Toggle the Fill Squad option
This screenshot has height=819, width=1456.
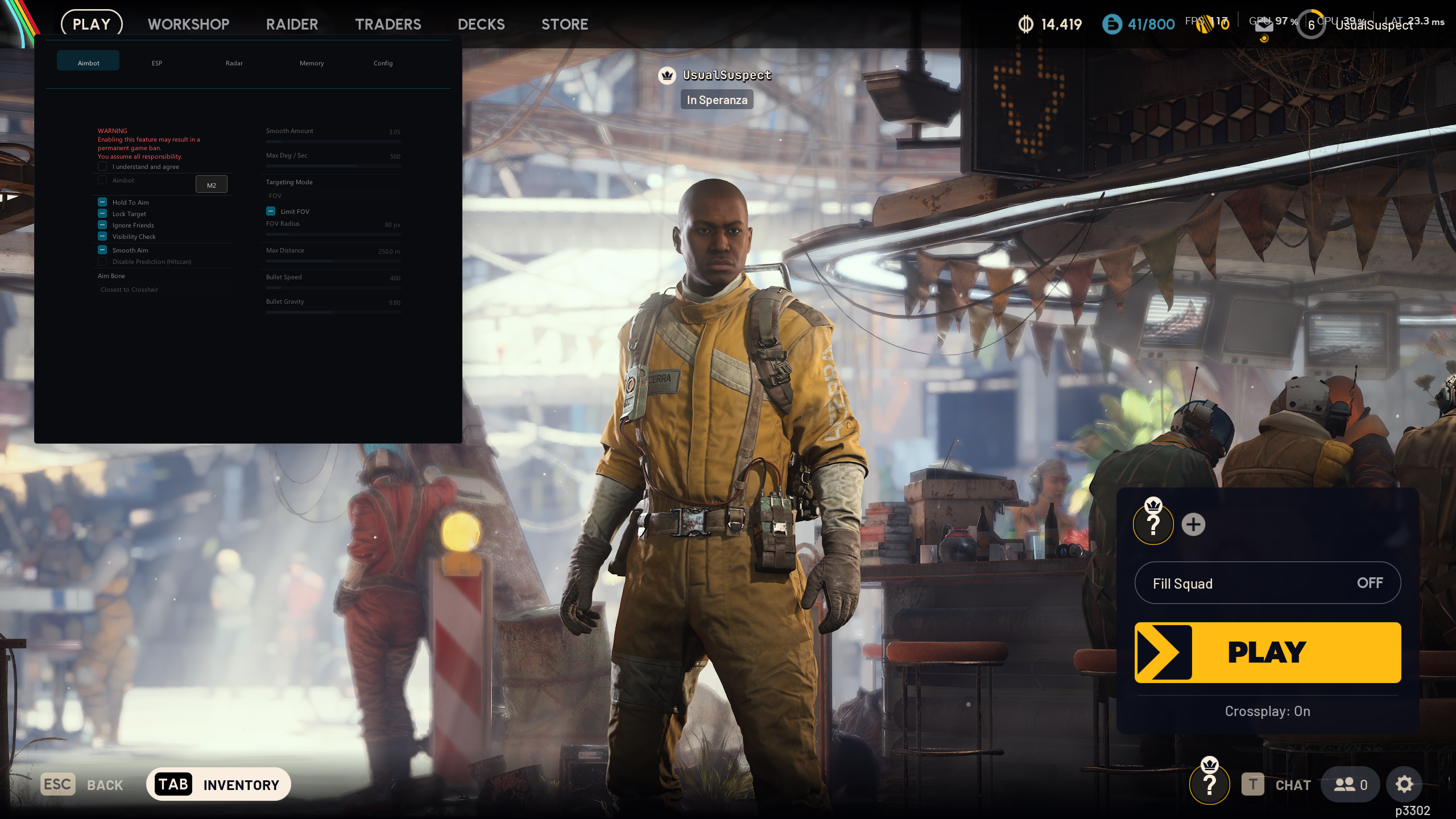click(x=1267, y=583)
